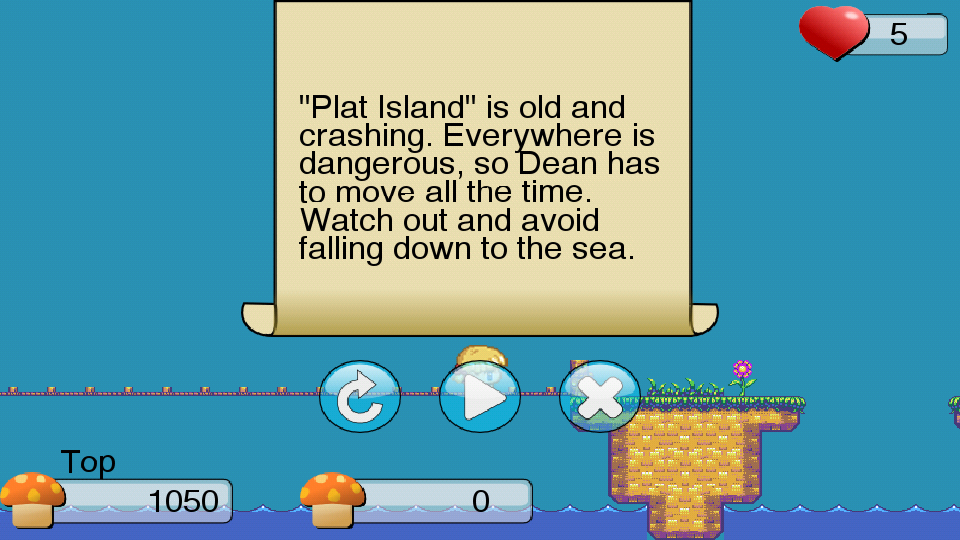Start the game with the play button
The width and height of the screenshot is (960, 540).
click(480, 397)
